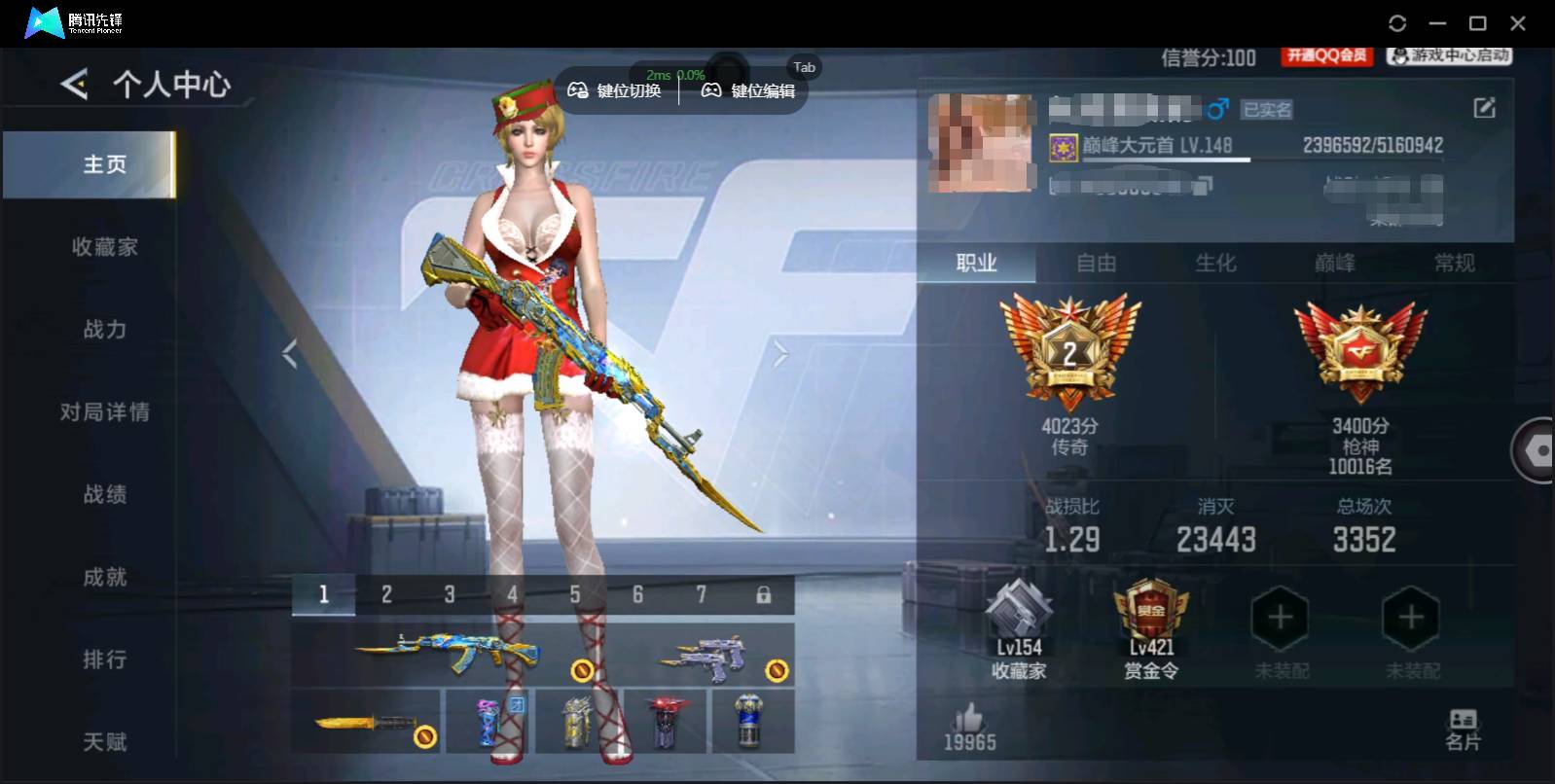Open the 键位切换 keyboard switch tool
1555x784 pixels.
615,90
